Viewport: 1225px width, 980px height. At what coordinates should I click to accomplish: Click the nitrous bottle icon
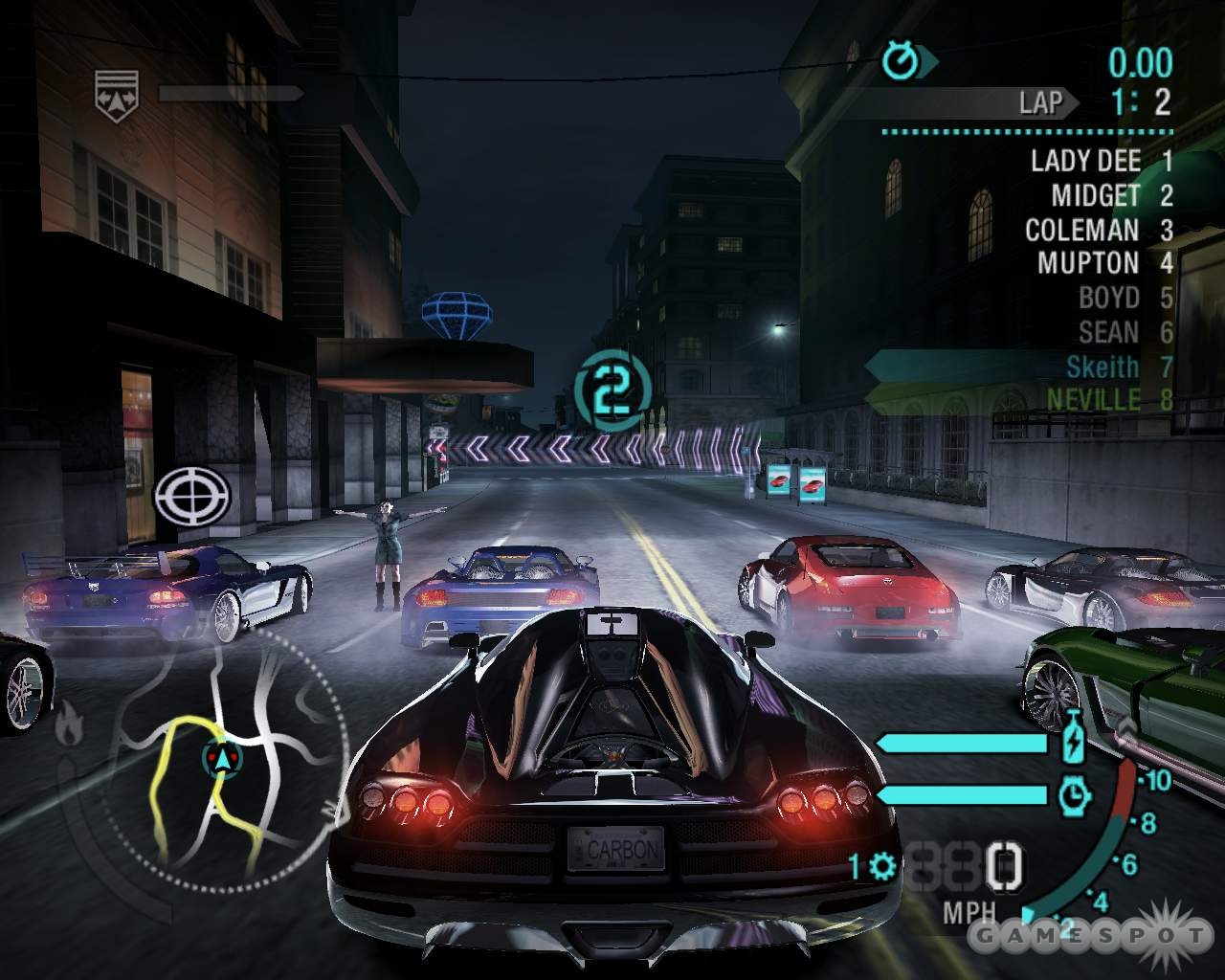[x=1074, y=741]
